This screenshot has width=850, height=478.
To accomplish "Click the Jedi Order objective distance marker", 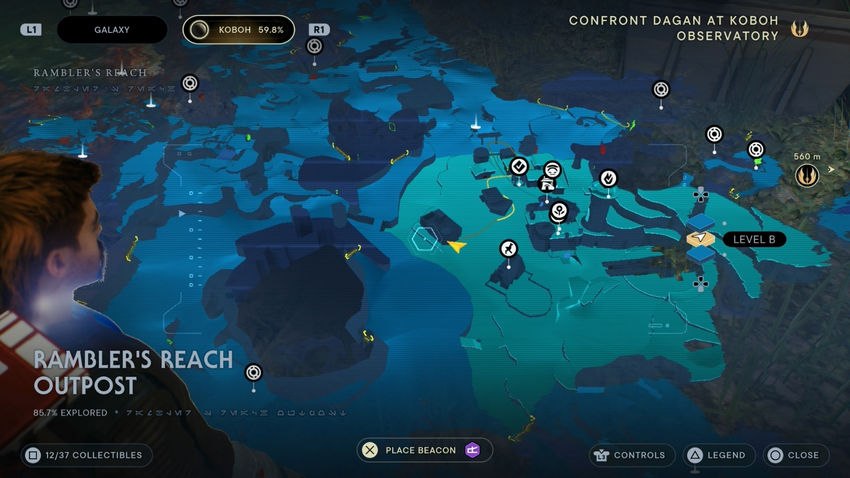I will [807, 175].
